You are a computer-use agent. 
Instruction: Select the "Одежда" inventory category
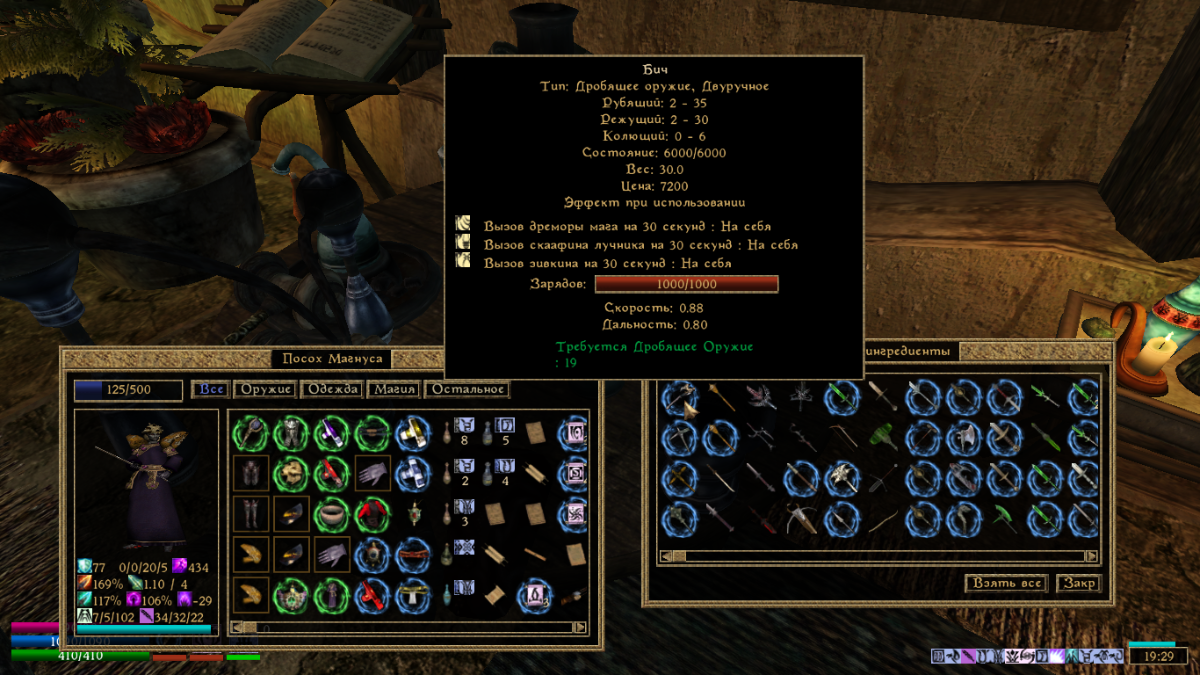click(331, 389)
